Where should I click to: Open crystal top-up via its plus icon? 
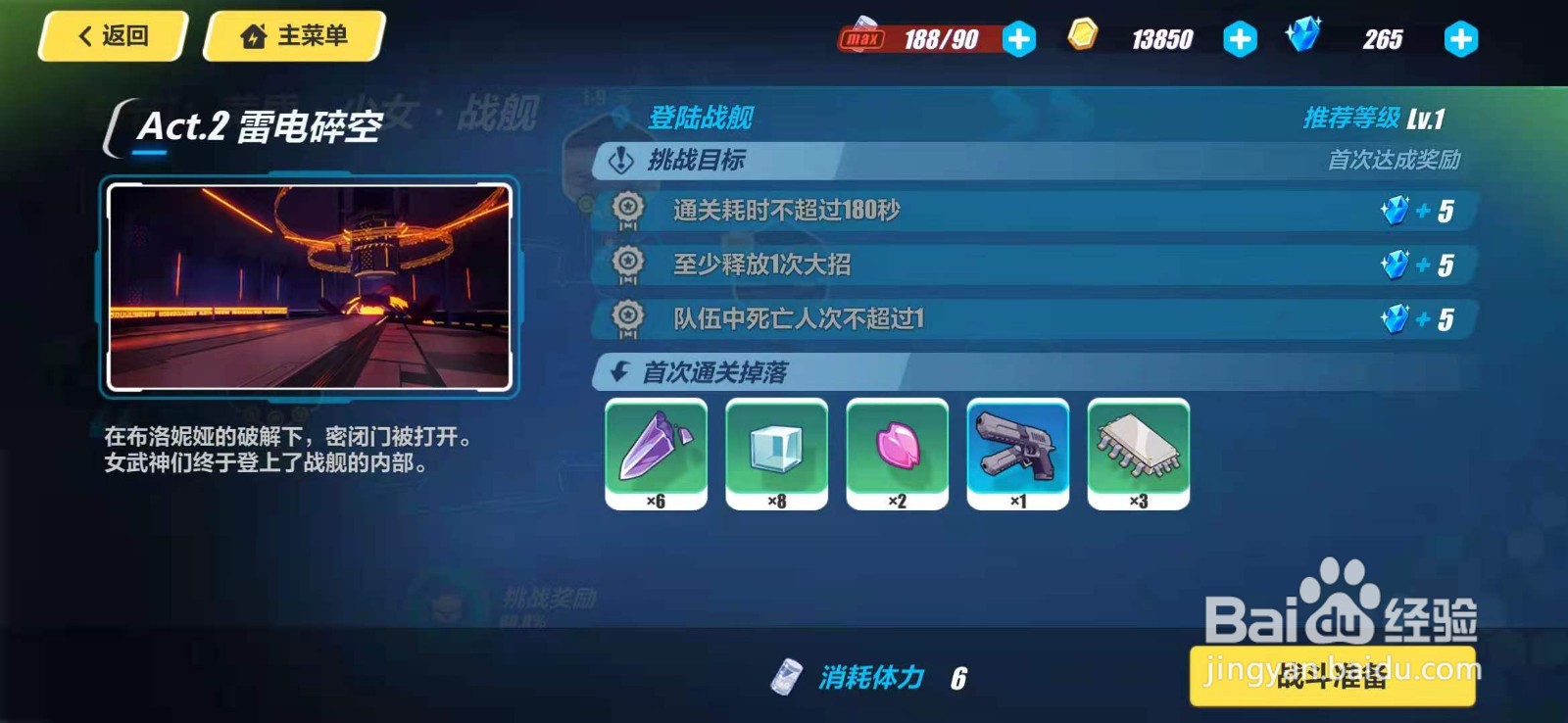tap(1459, 39)
